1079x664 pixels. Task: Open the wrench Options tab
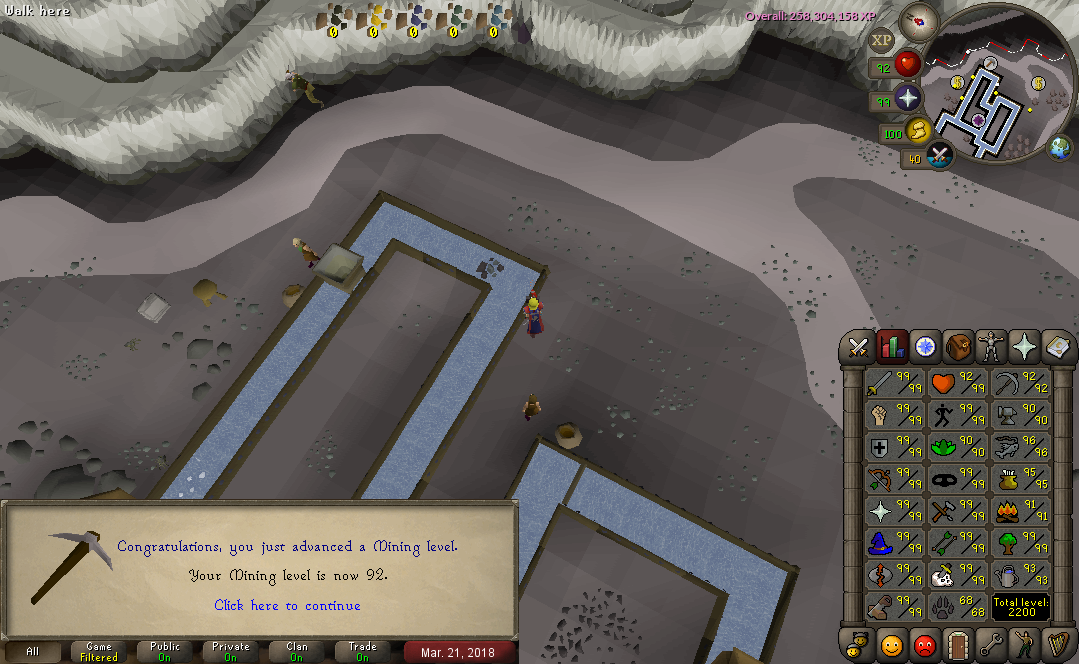point(991,643)
